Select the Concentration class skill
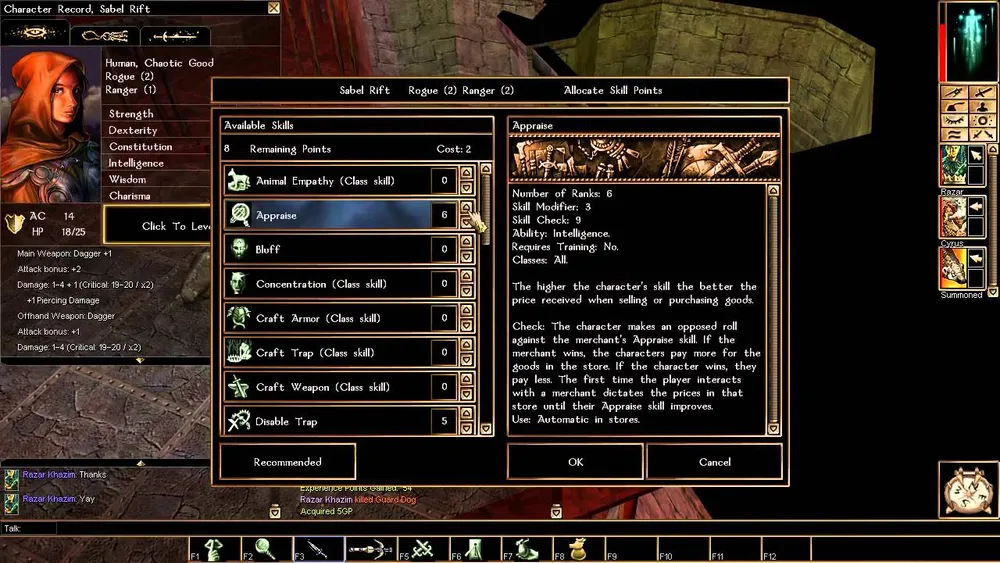1000x563 pixels. click(327, 284)
